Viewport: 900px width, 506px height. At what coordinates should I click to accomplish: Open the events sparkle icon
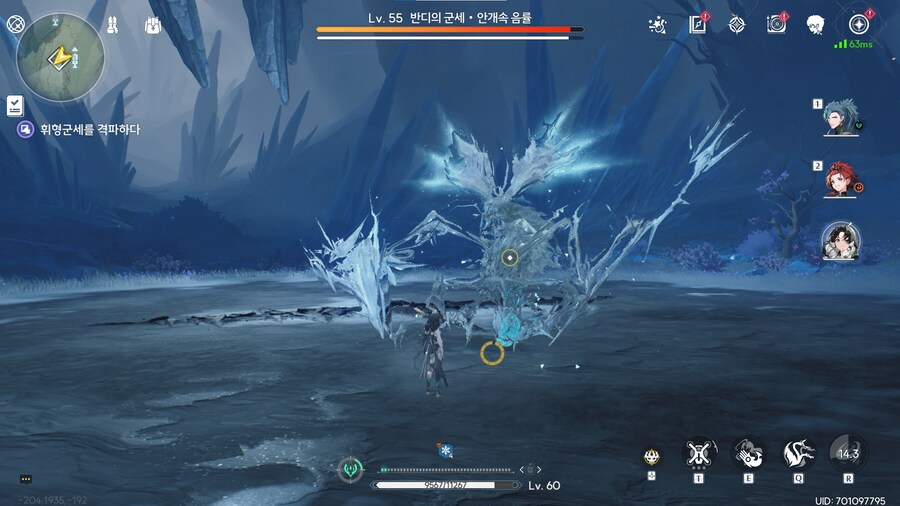(658, 25)
